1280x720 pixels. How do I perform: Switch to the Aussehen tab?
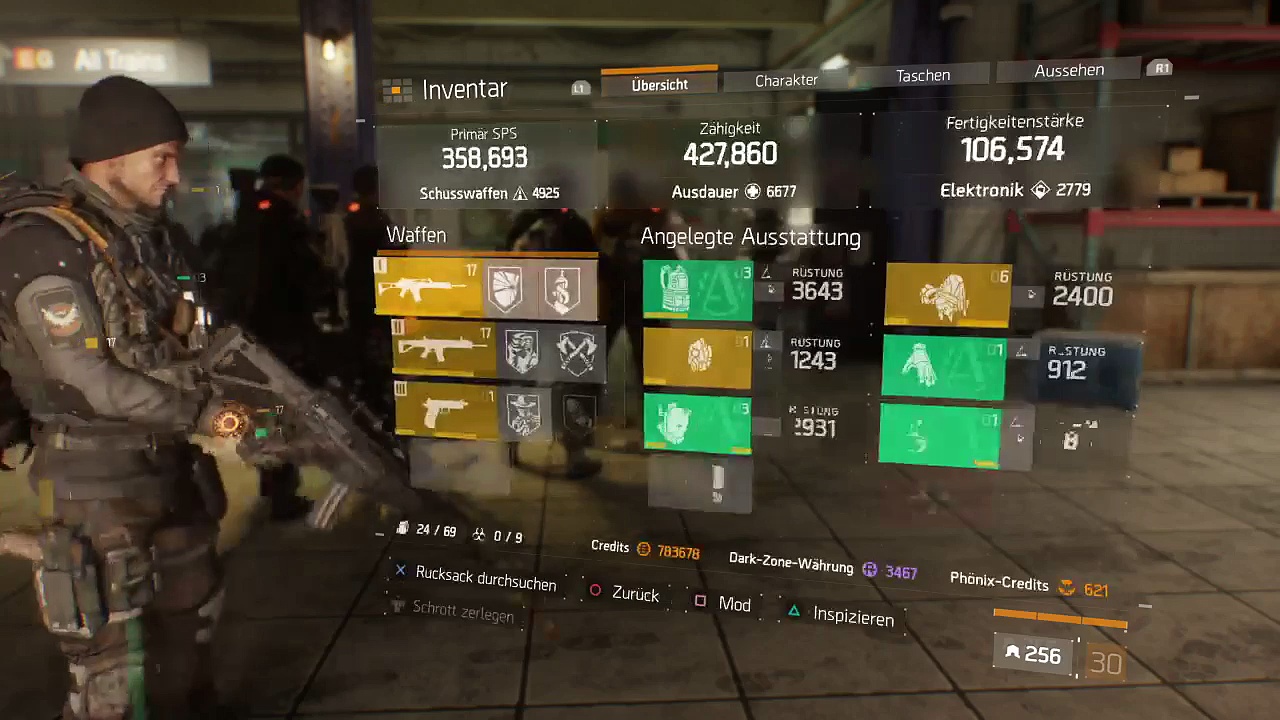coord(1069,70)
